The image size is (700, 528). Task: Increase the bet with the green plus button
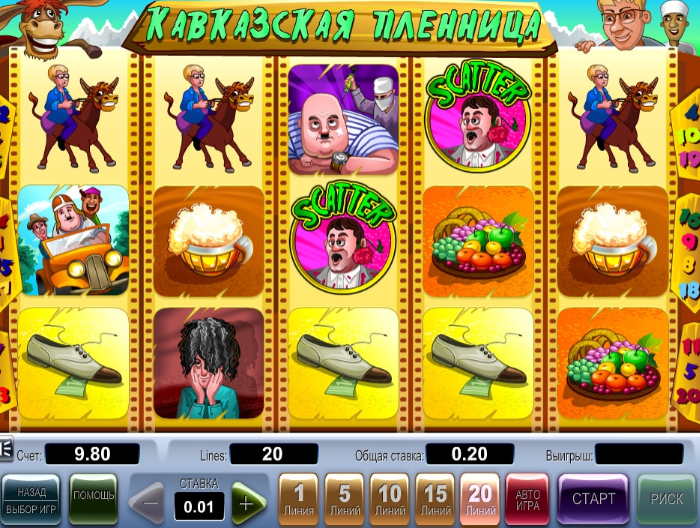pos(248,500)
